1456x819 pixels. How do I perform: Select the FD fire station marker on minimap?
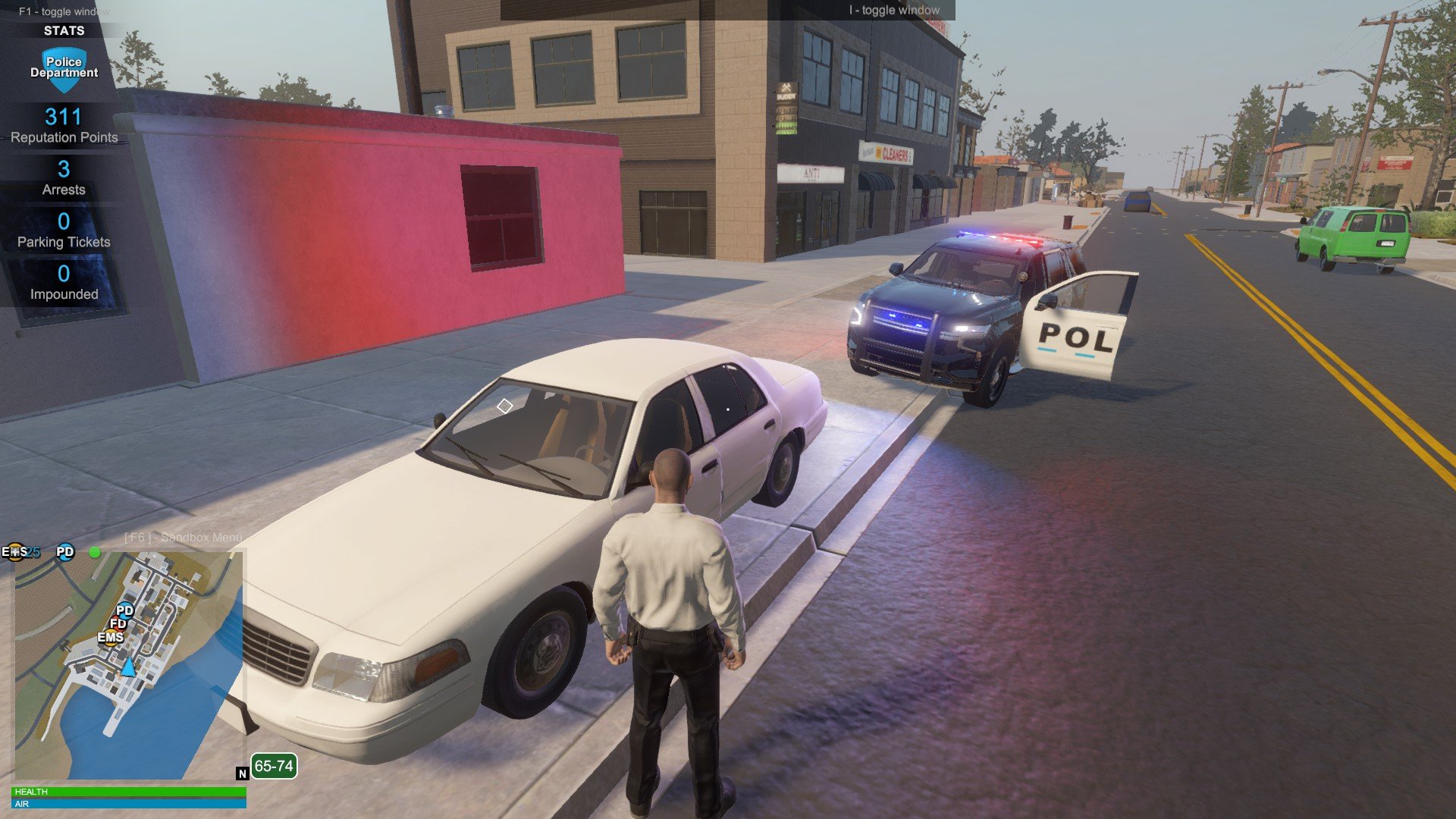coord(118,623)
